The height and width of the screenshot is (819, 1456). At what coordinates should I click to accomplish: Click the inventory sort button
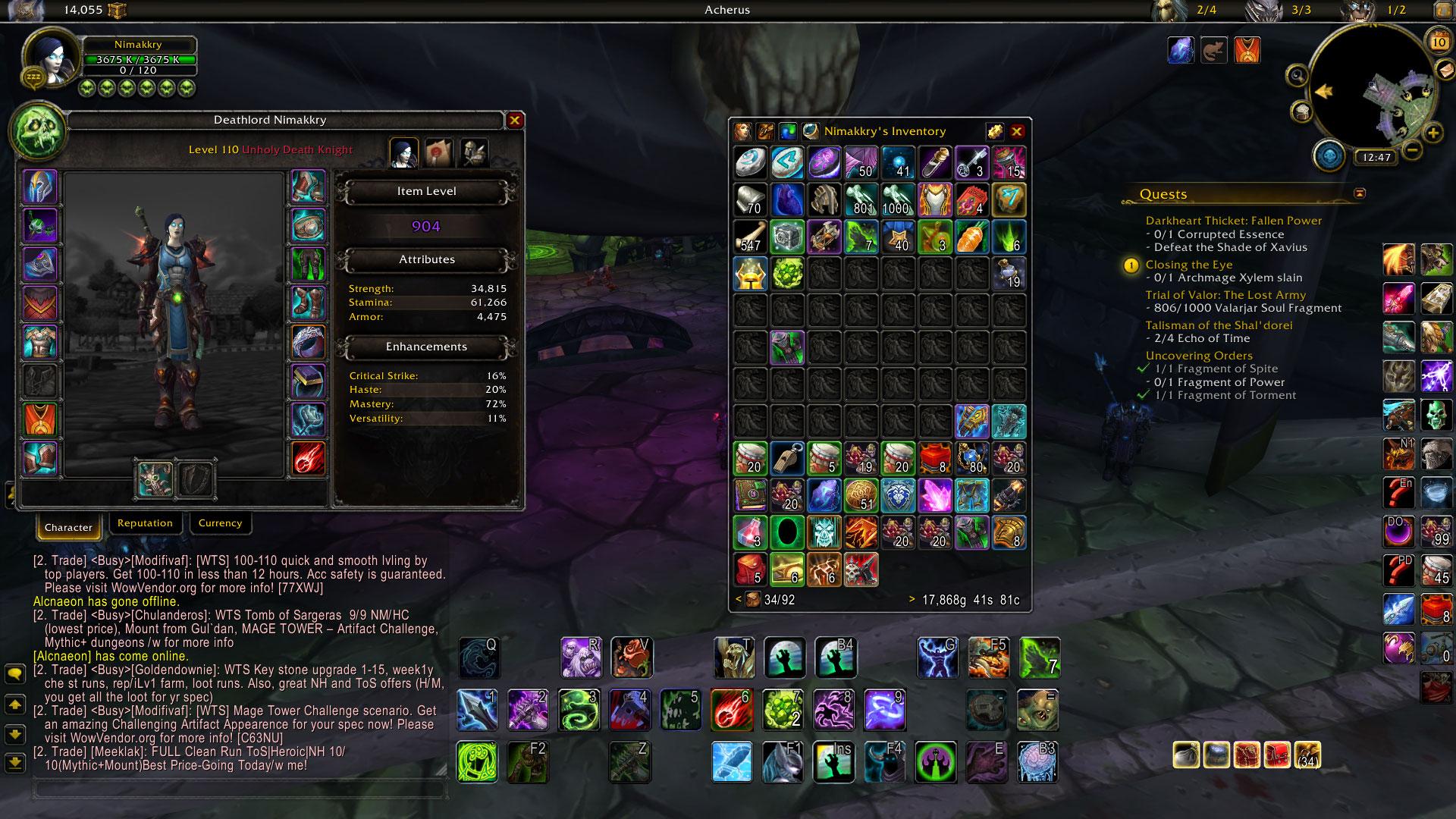(994, 131)
